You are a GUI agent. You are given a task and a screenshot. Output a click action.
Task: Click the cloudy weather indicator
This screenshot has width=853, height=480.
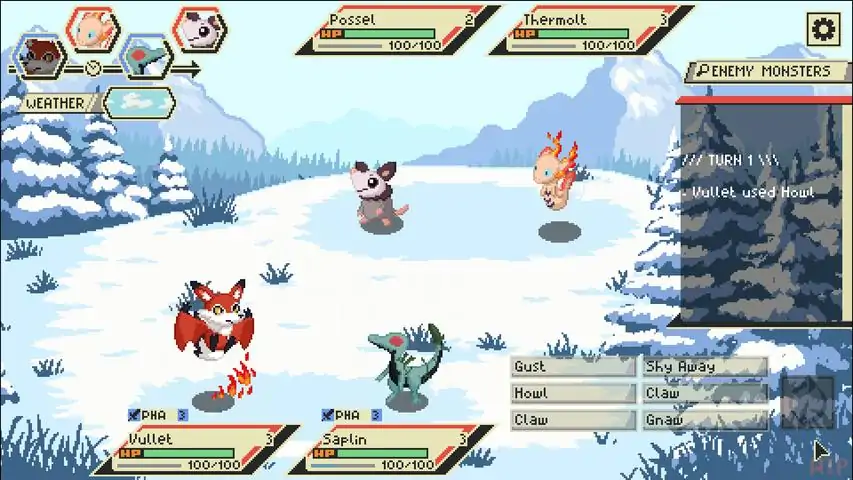[x=138, y=102]
